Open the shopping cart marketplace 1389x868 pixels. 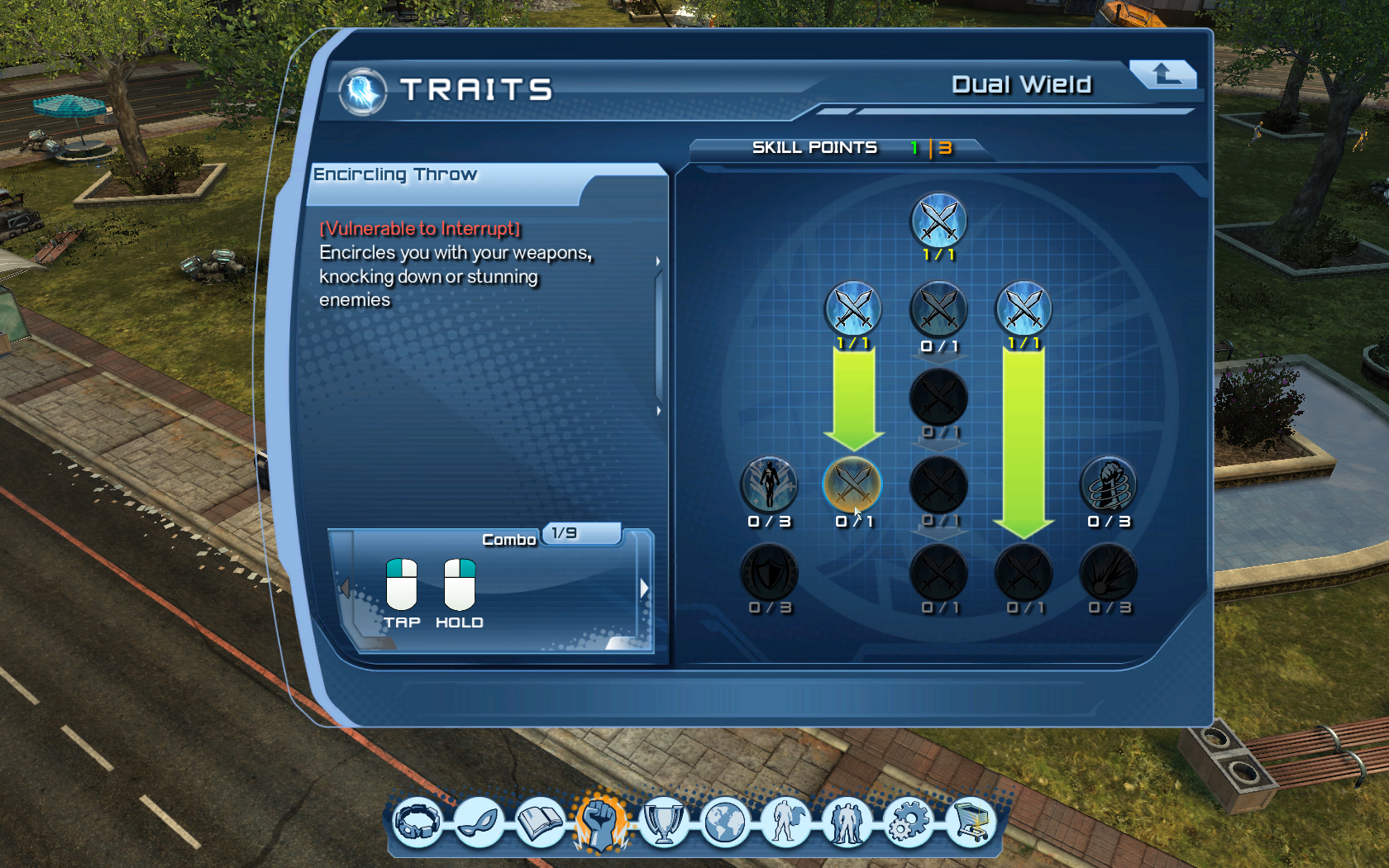(970, 823)
